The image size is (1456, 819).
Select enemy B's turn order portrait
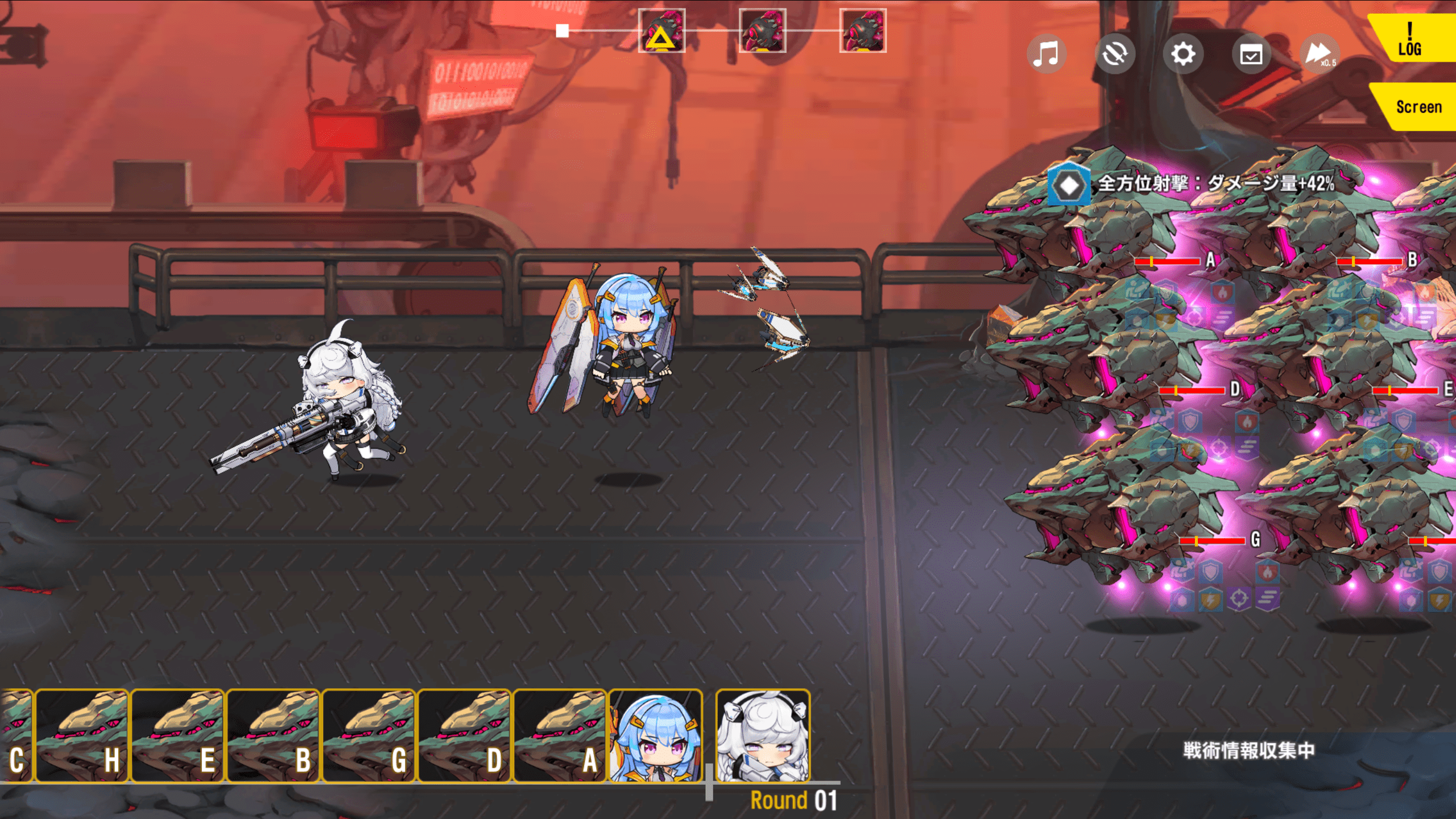tap(273, 735)
